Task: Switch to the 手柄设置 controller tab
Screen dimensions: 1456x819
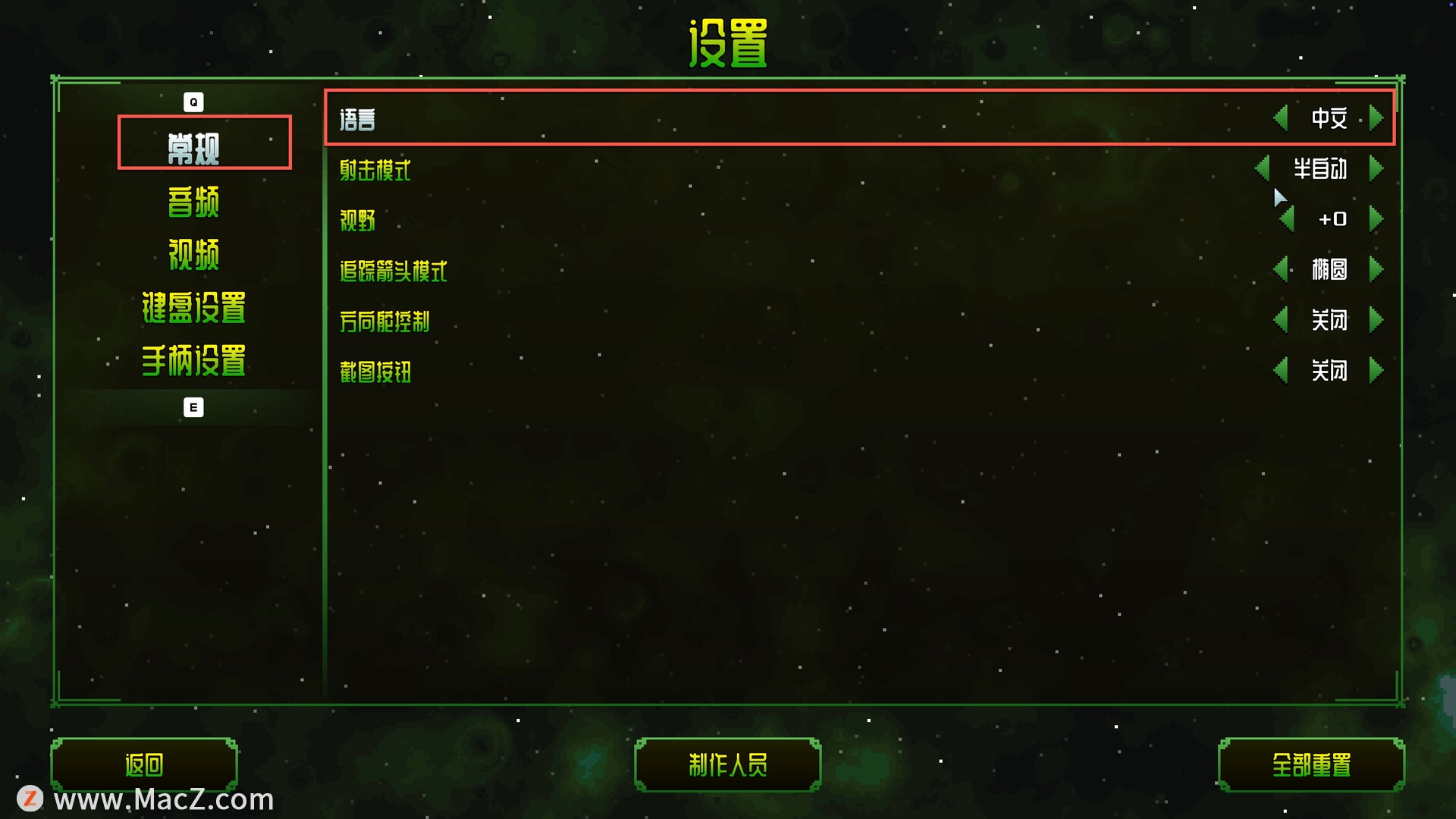Action: (x=194, y=360)
